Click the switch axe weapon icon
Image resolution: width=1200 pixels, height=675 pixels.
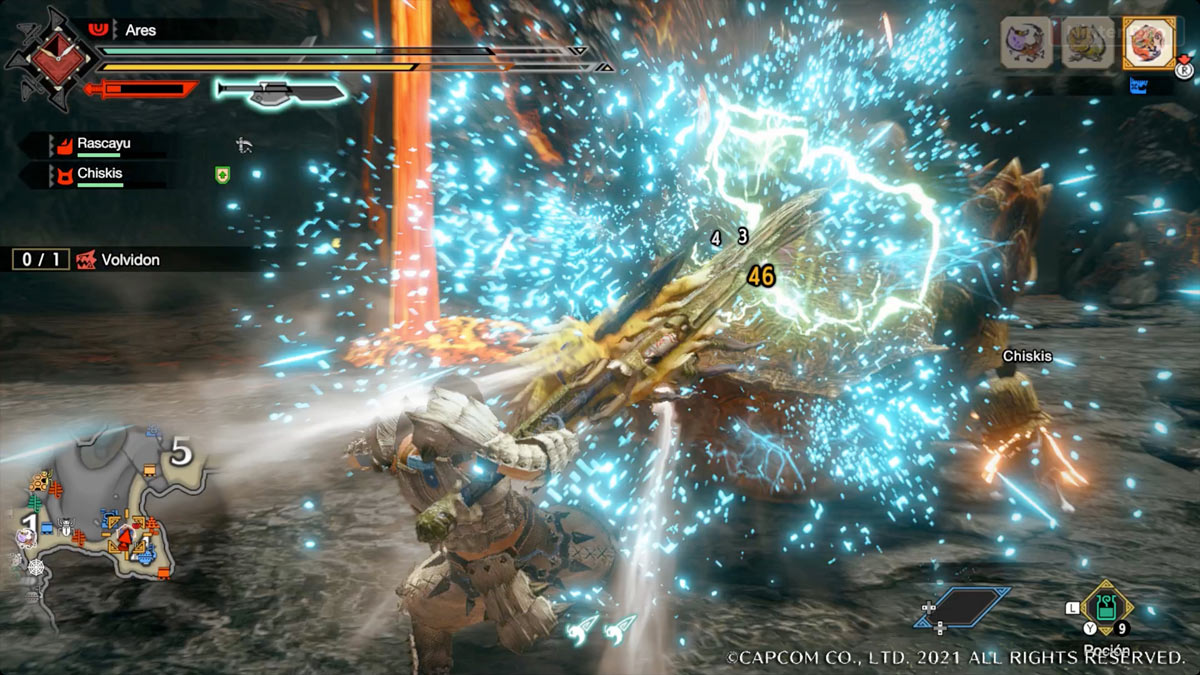(x=282, y=92)
